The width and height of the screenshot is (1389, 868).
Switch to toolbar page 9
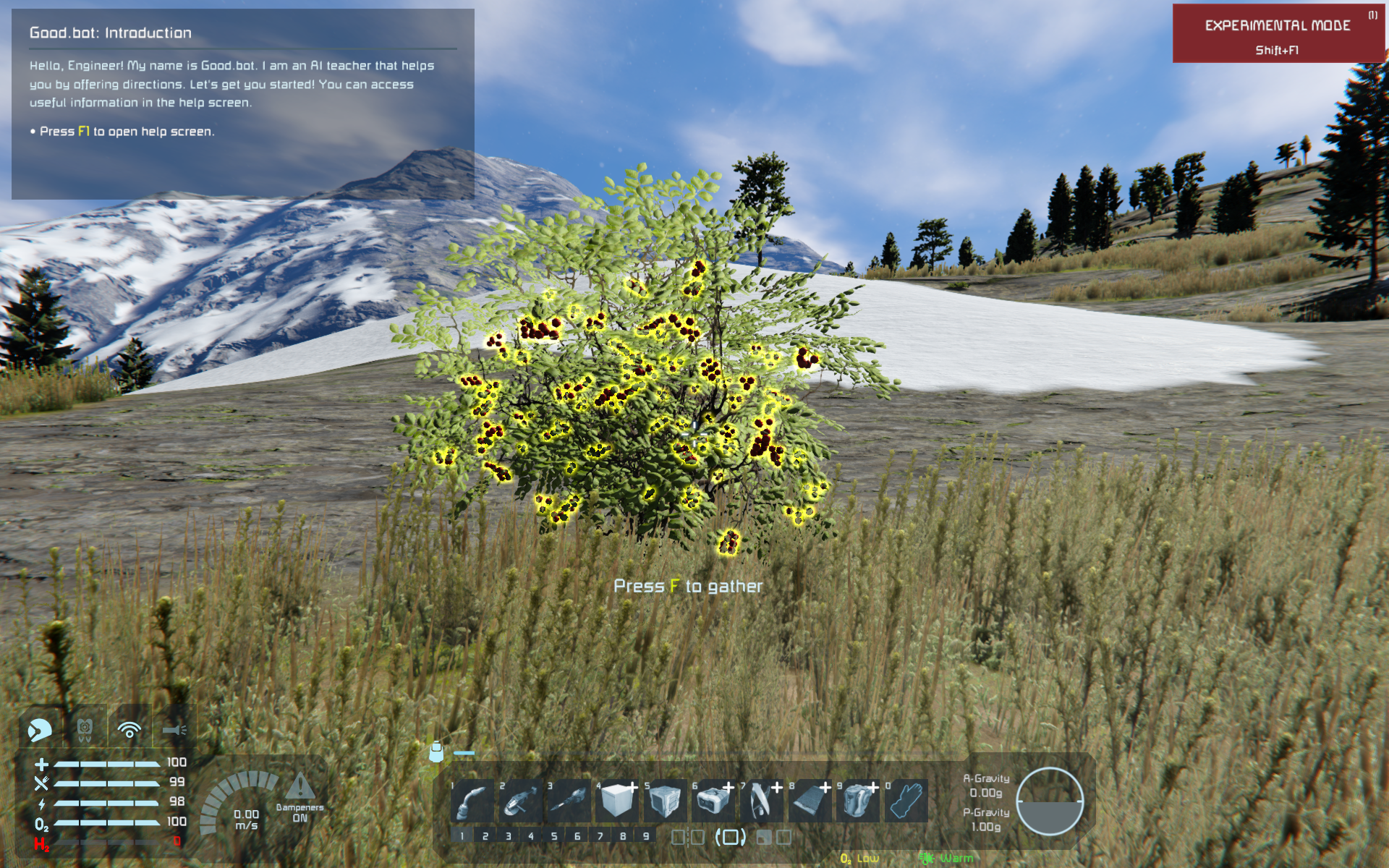(646, 836)
